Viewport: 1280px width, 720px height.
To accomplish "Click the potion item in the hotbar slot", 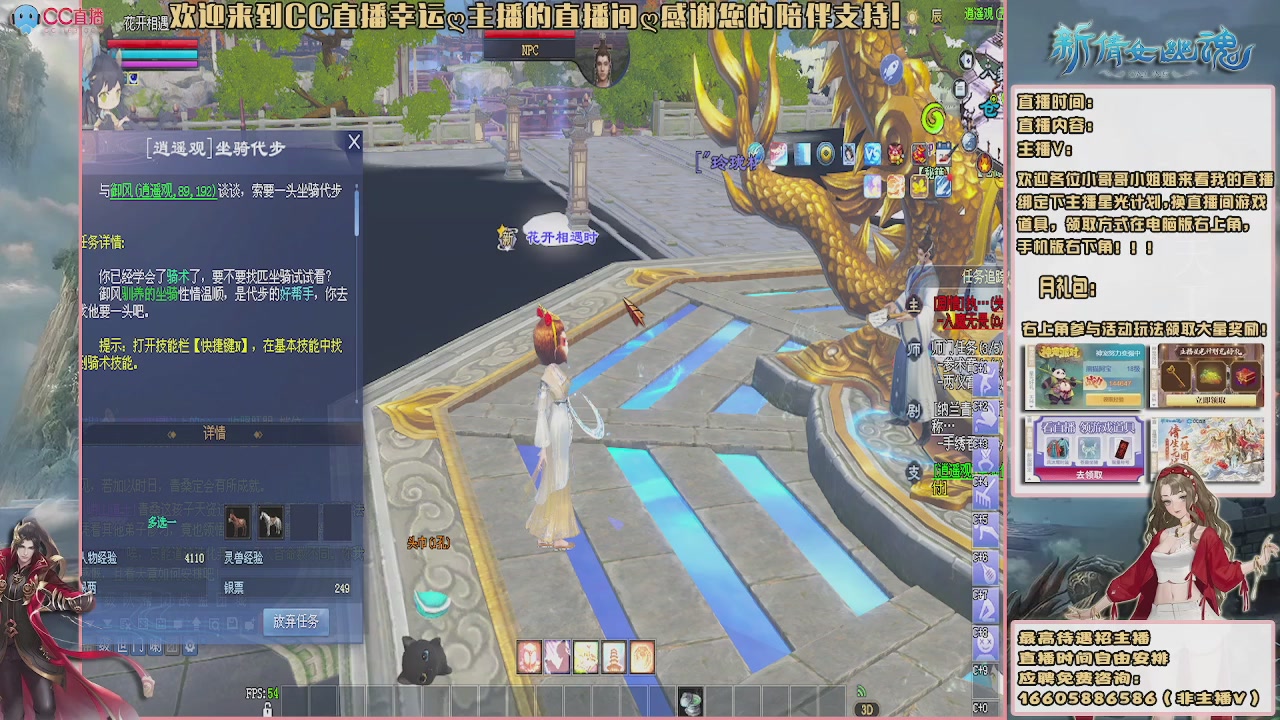I will click(x=691, y=701).
